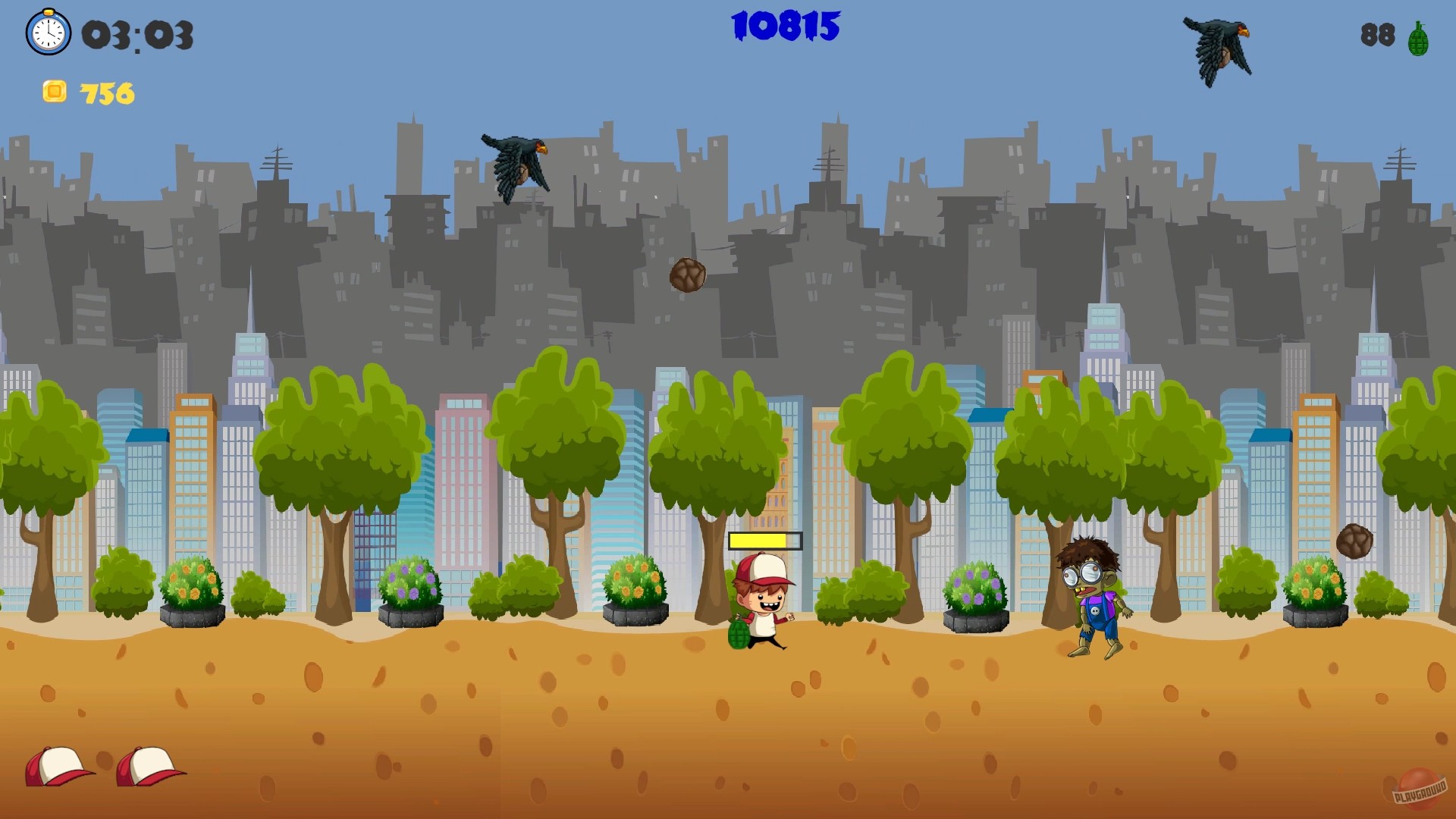Click the timer reading 03:03
Viewport: 1456px width, 819px height.
click(135, 34)
